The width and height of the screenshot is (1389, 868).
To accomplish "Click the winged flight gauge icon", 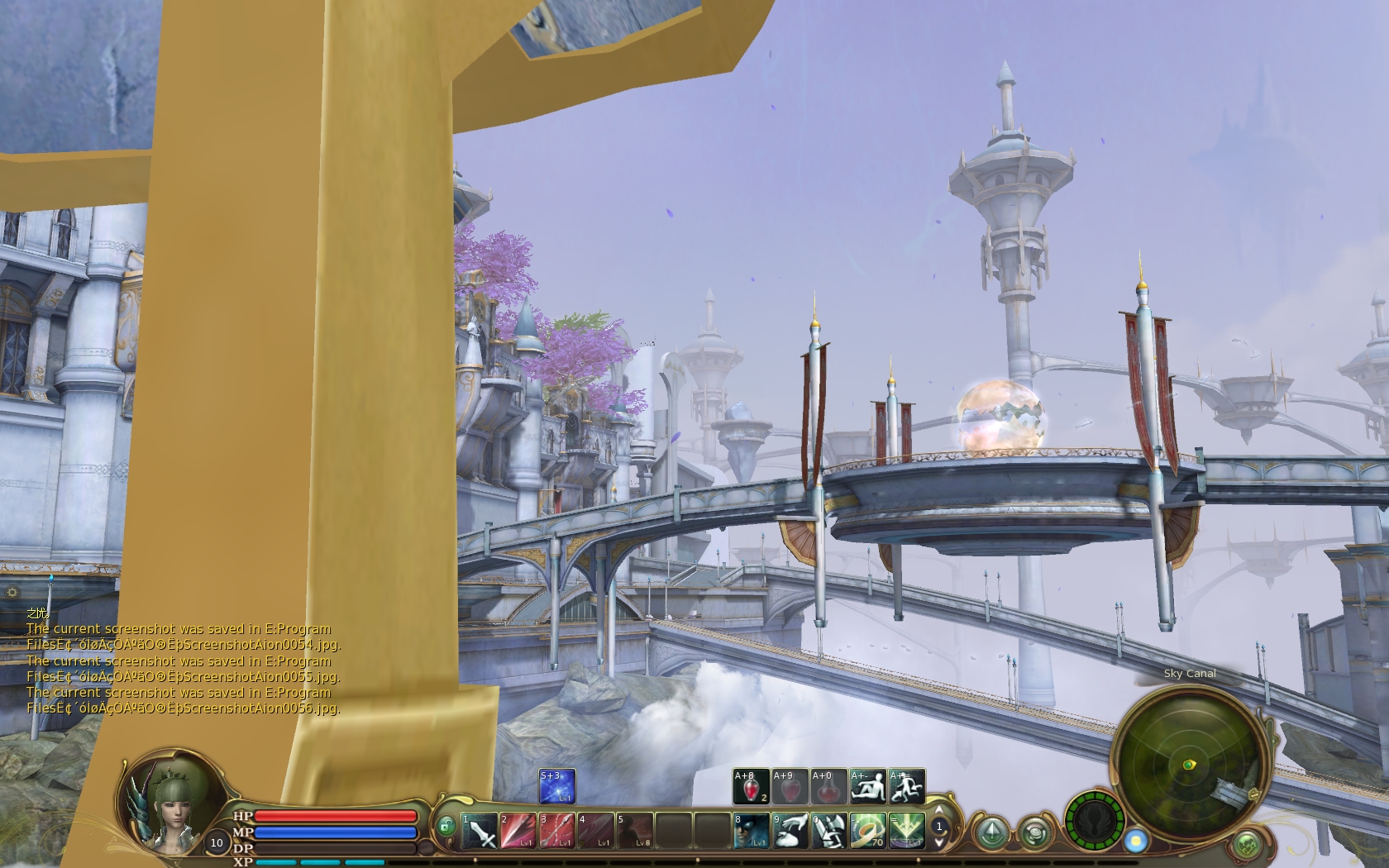I will [x=1095, y=821].
